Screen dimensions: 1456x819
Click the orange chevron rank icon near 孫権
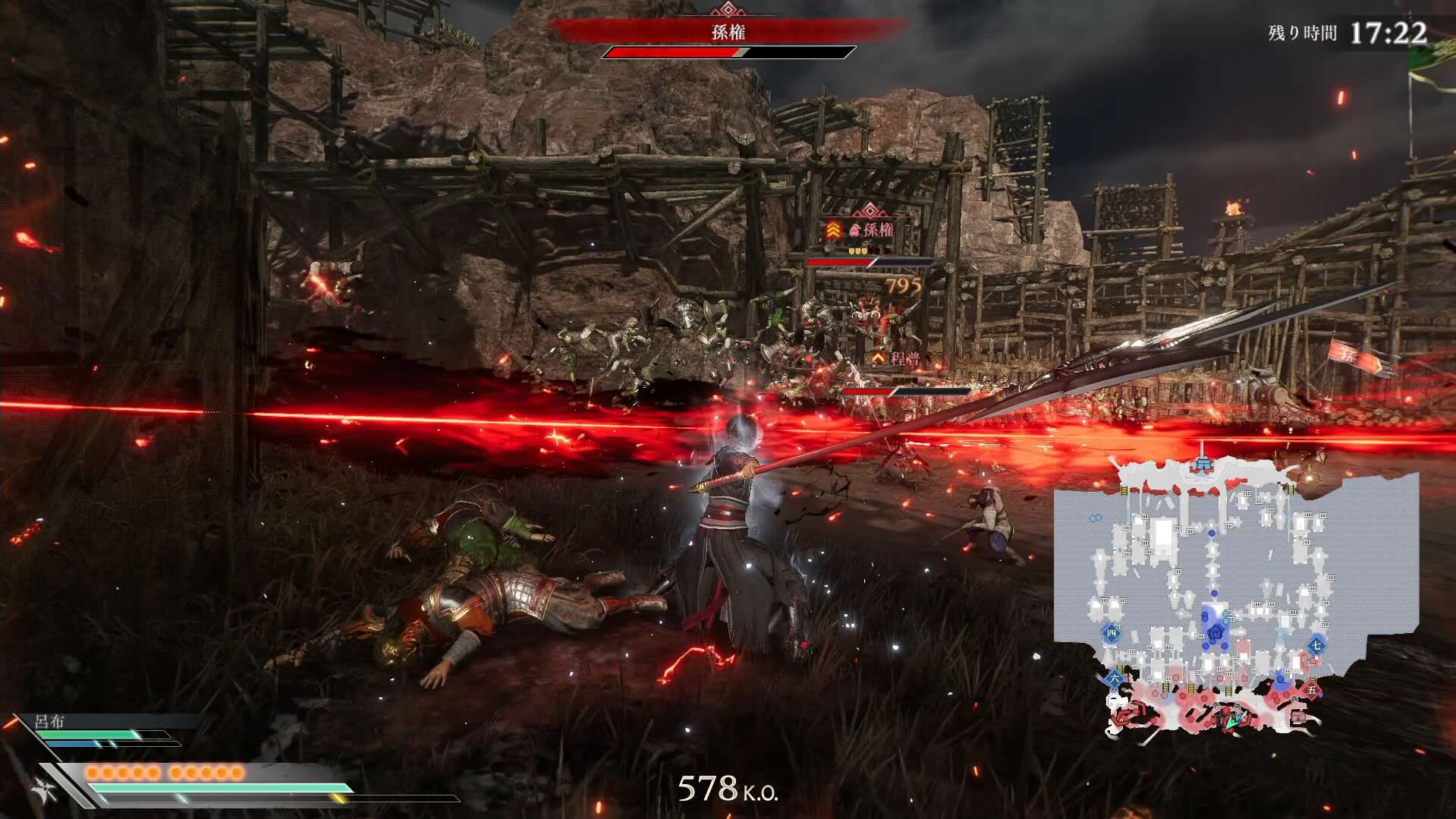coord(833,229)
